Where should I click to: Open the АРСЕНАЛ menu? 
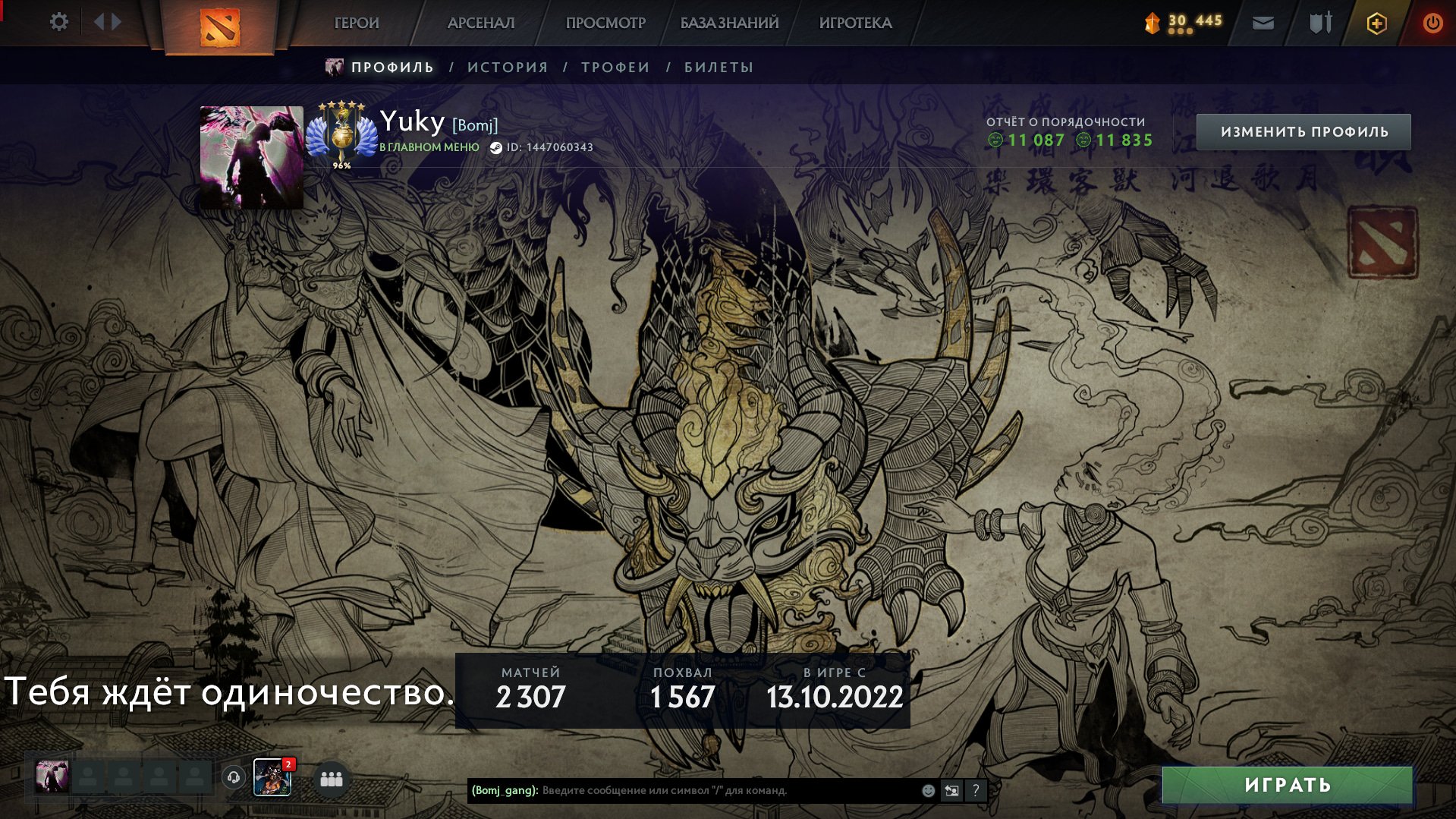click(x=481, y=23)
